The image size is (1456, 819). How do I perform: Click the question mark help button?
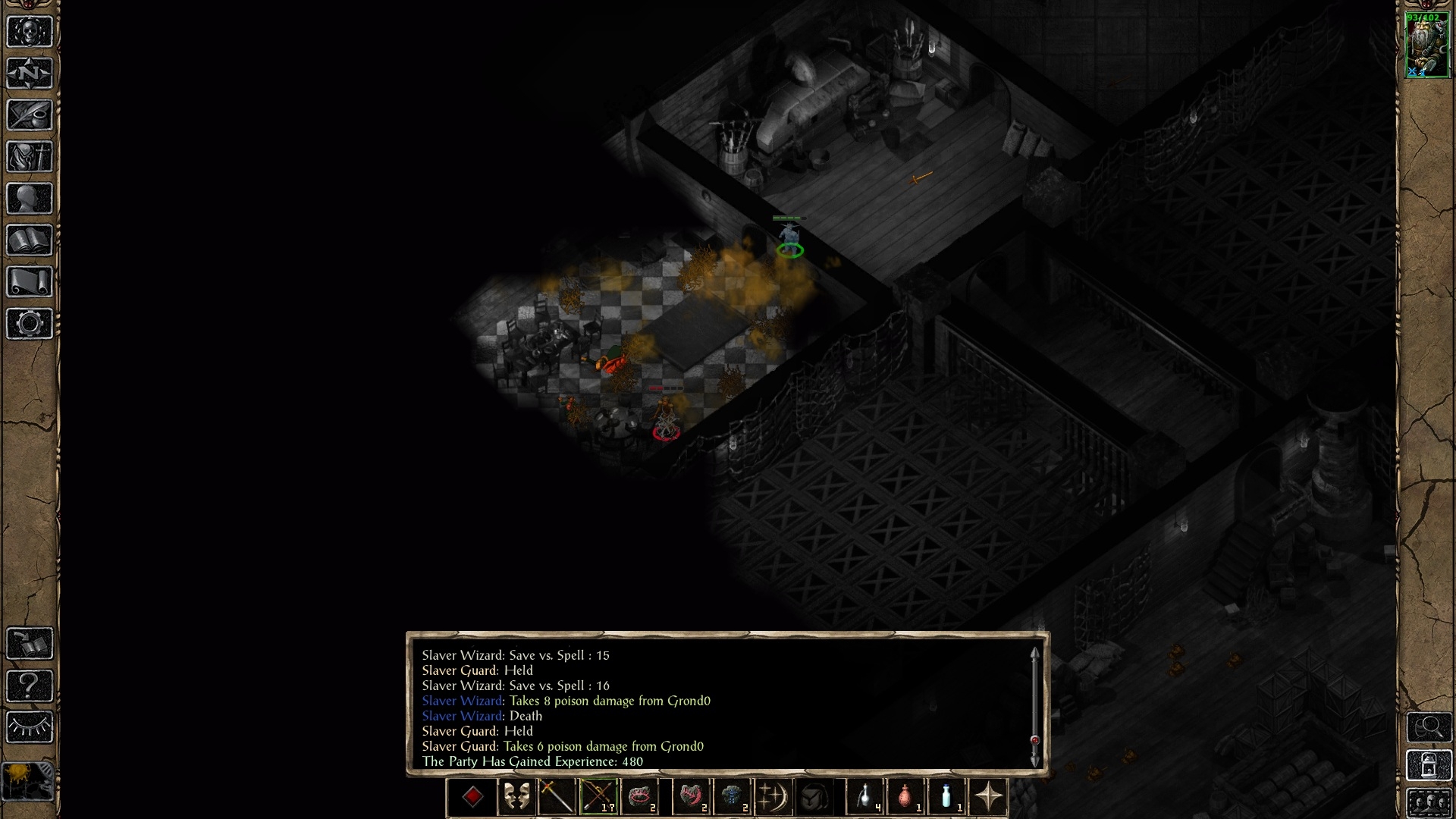(30, 686)
